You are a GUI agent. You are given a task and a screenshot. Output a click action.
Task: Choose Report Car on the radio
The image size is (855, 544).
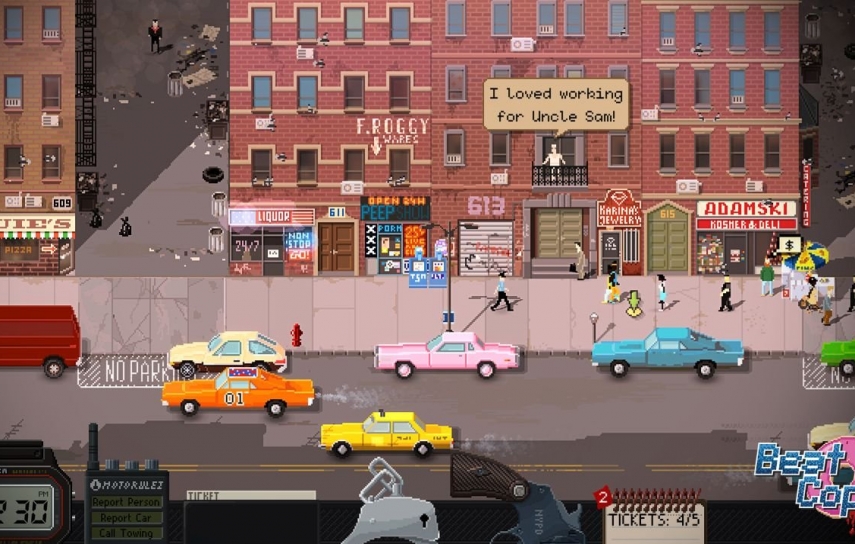(x=126, y=518)
